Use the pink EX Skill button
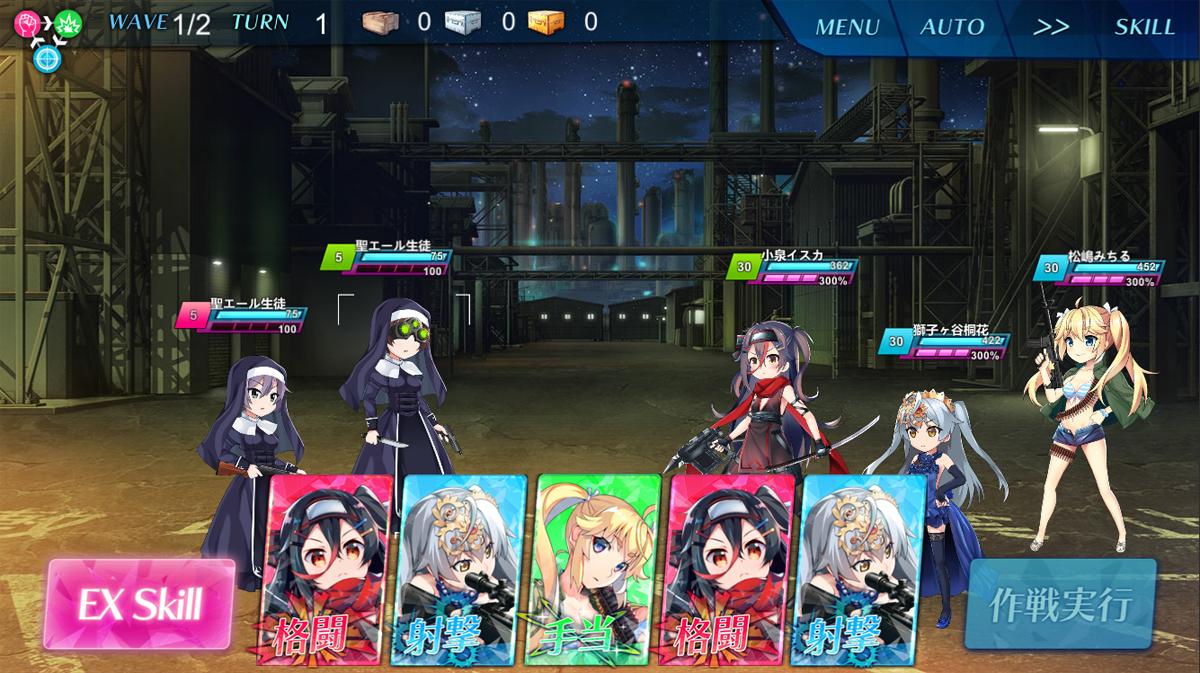Viewport: 1200px width, 673px height. pos(142,604)
